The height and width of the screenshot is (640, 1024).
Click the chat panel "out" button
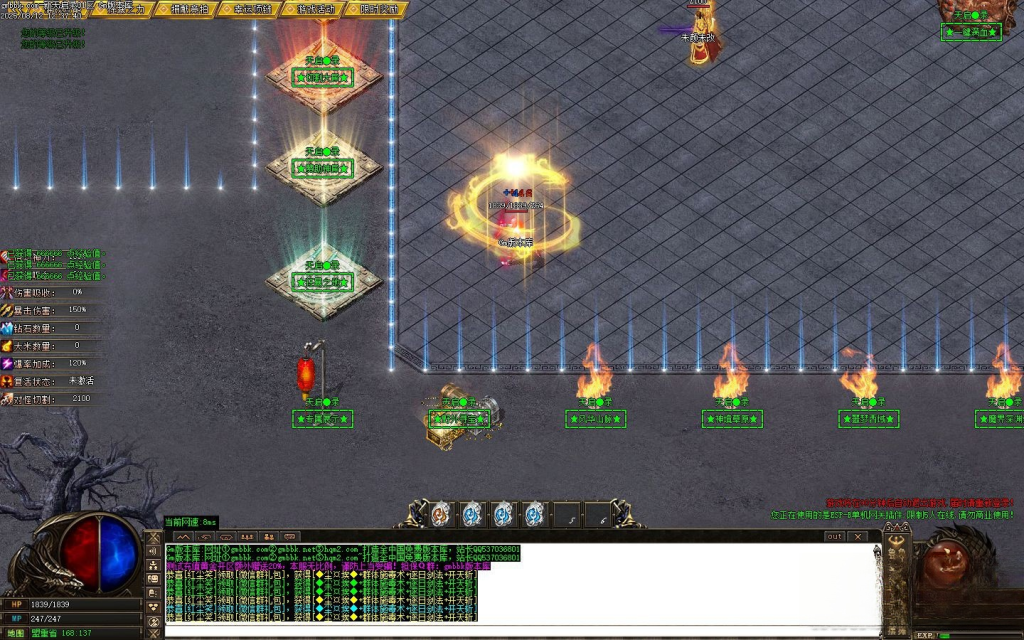tap(834, 537)
